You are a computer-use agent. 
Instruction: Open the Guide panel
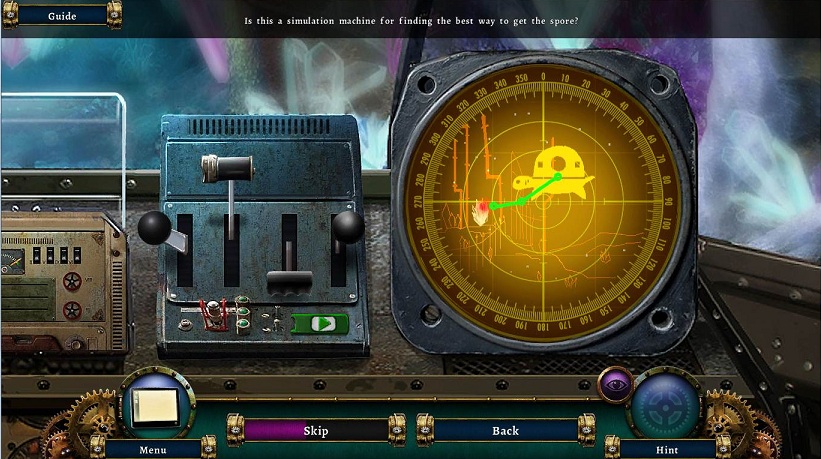point(62,16)
